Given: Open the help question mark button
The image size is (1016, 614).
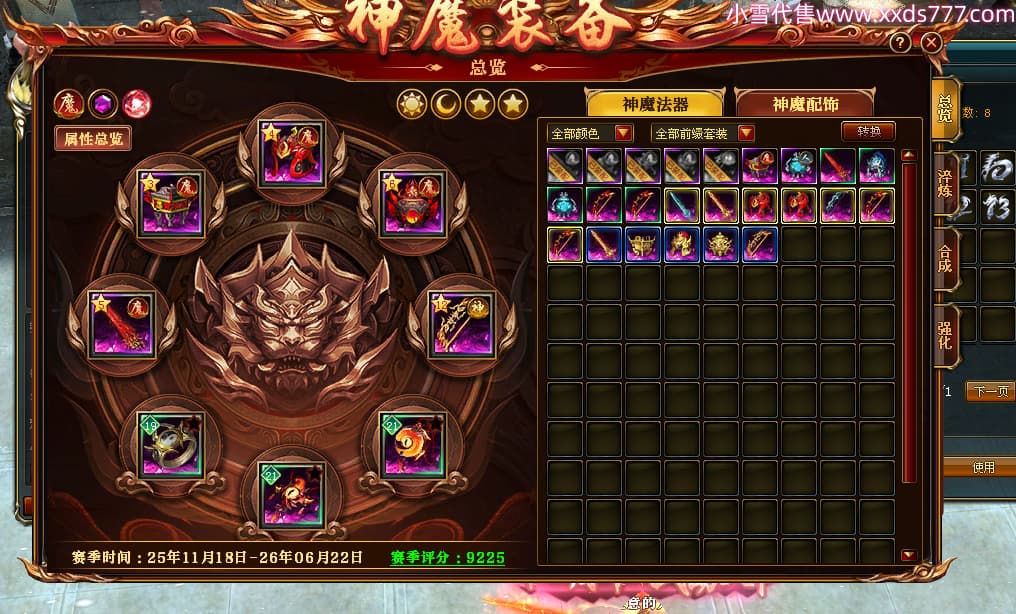Looking at the screenshot, I should point(900,43).
